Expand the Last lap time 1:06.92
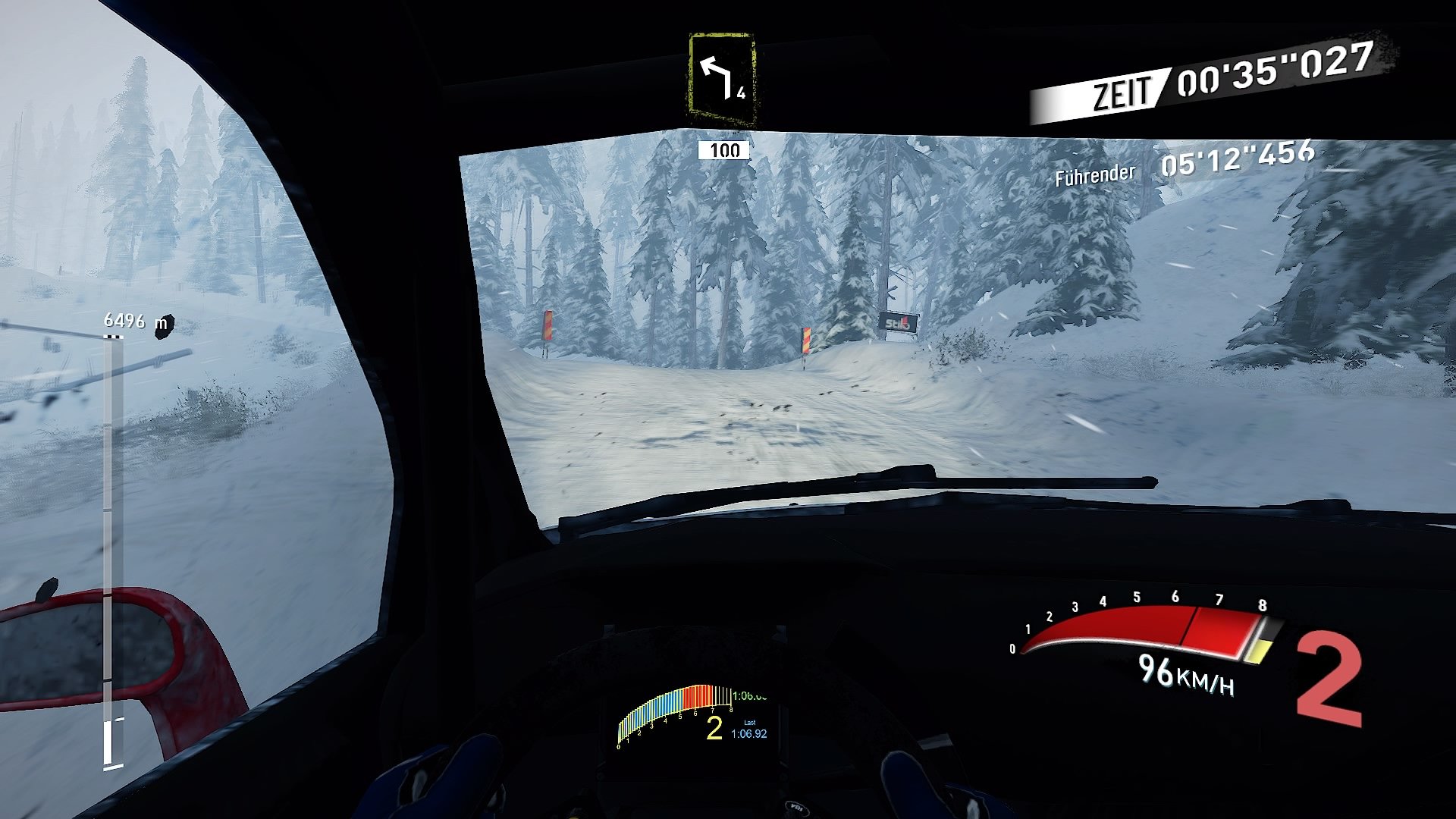This screenshot has width=1456, height=819. pyautogui.click(x=750, y=733)
